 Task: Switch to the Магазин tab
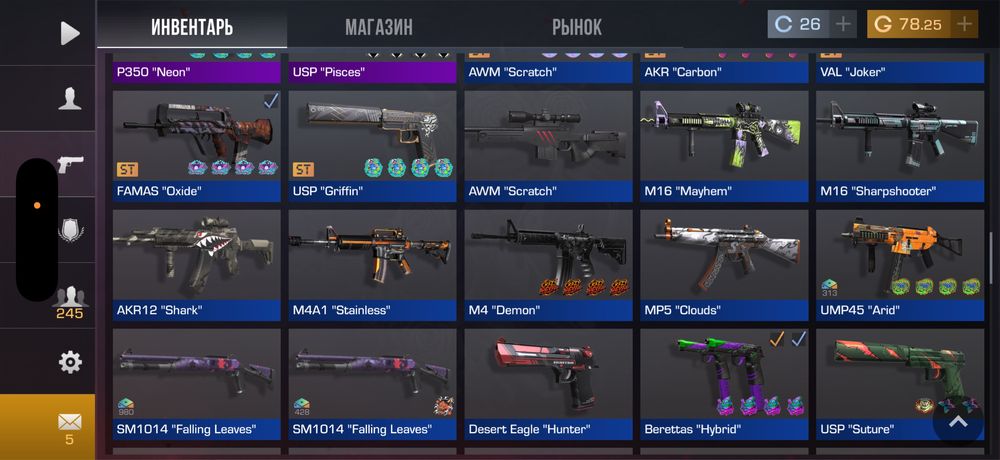[x=378, y=27]
